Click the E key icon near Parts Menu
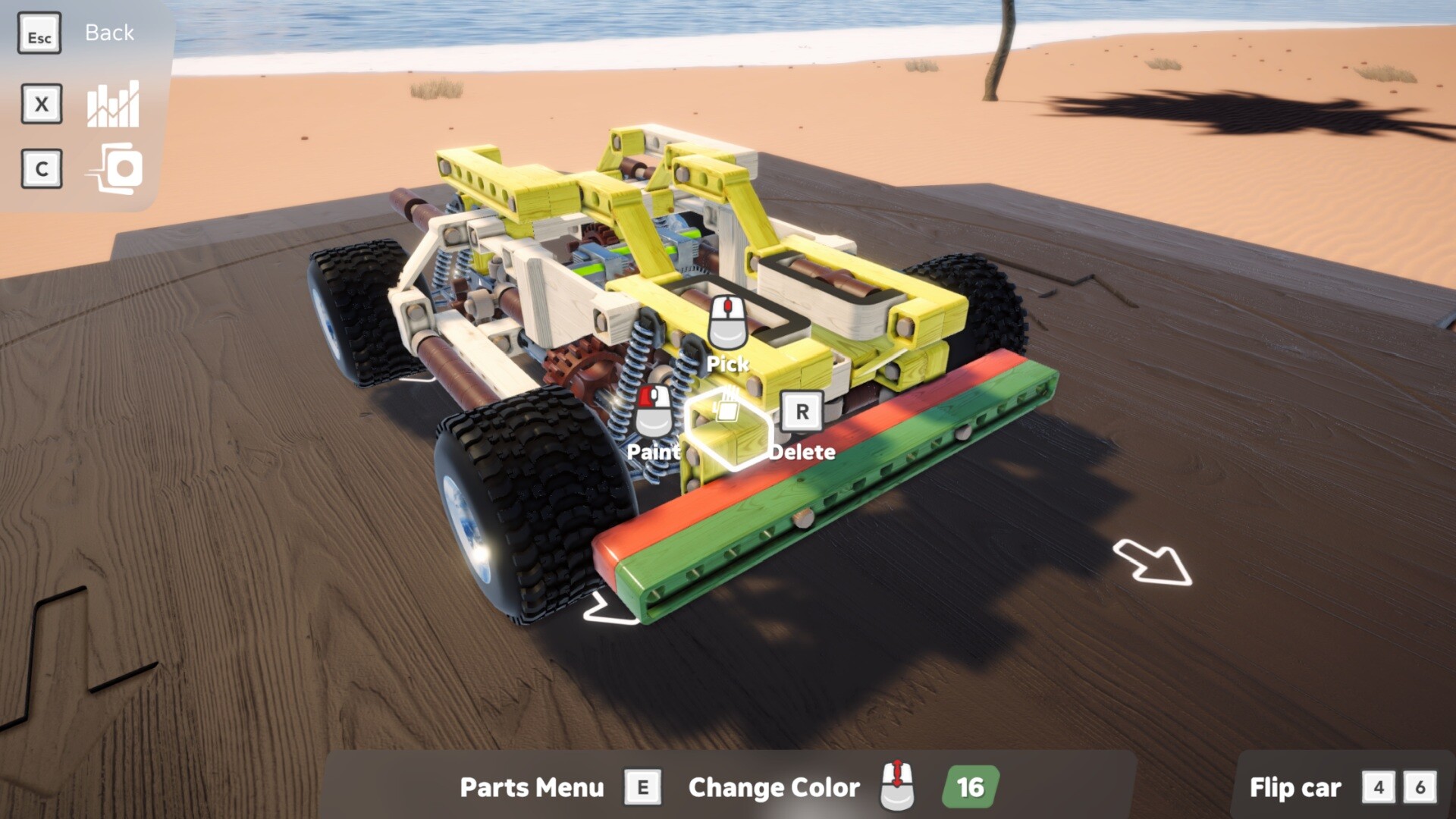The width and height of the screenshot is (1456, 819). tap(642, 787)
